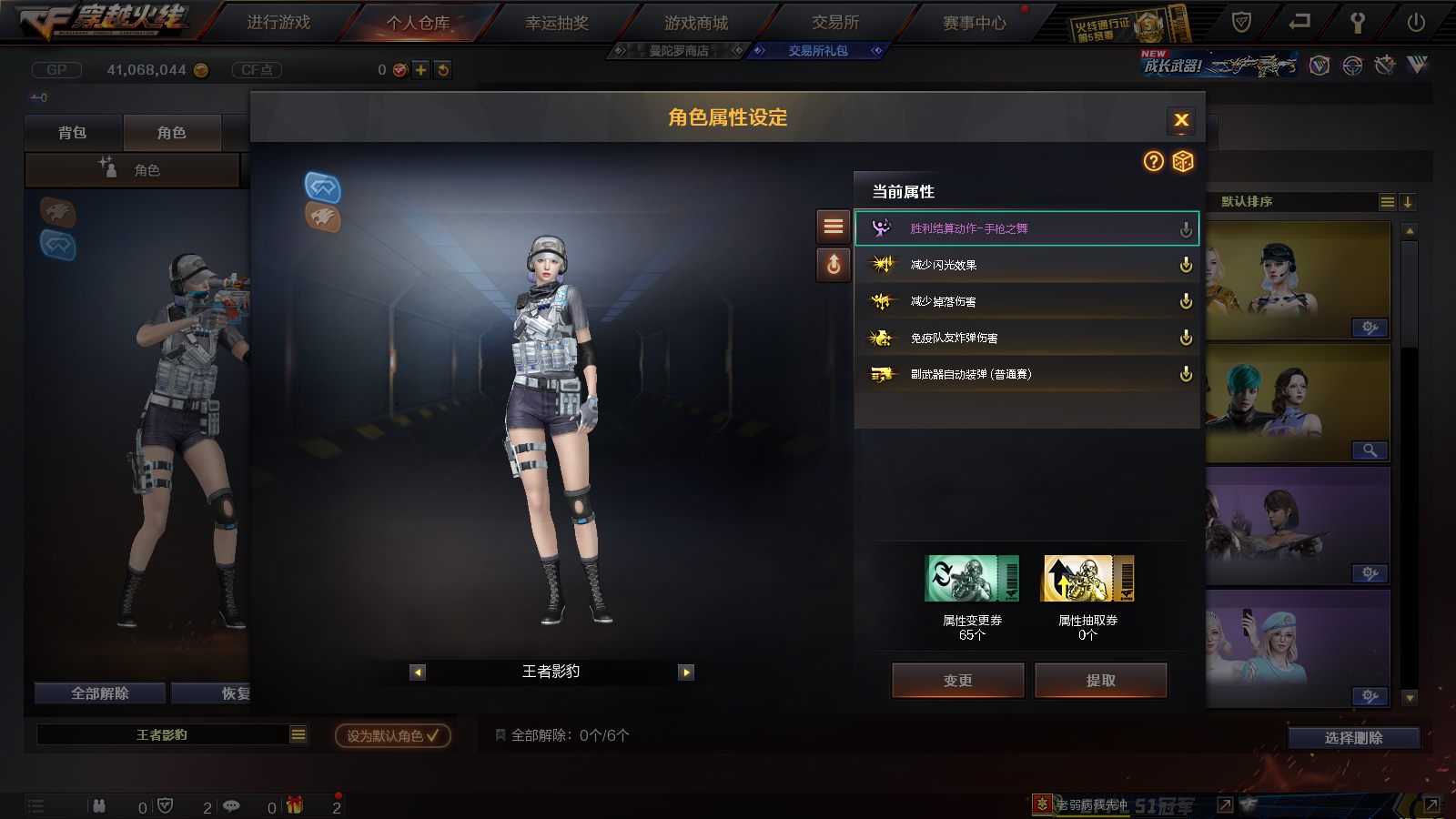Pick the 免疫队友炸弹伤害 attribute row

click(x=1026, y=338)
